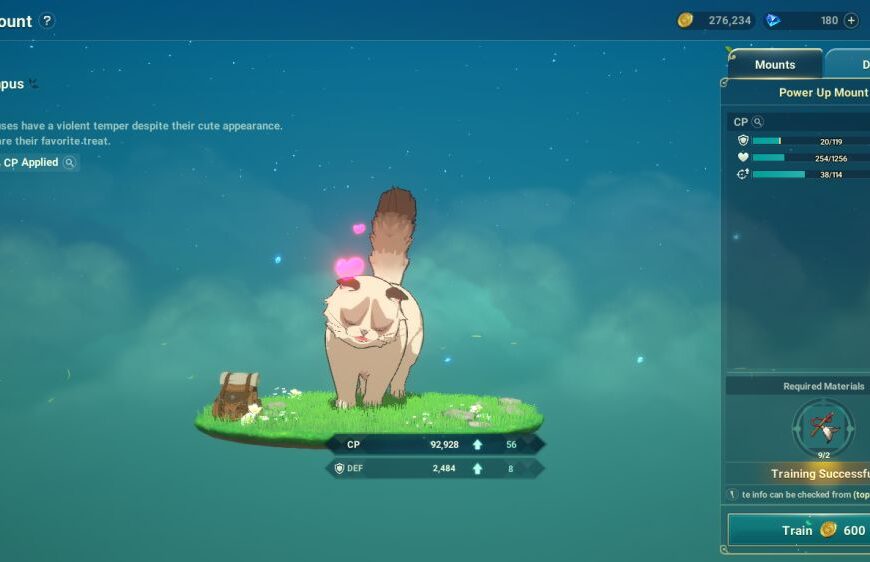Open CP details magnifier in Power Up panel

coord(758,122)
